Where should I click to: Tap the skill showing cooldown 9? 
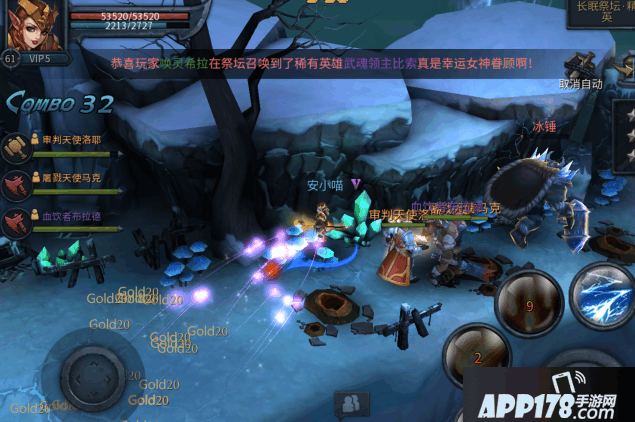pyautogui.click(x=529, y=306)
